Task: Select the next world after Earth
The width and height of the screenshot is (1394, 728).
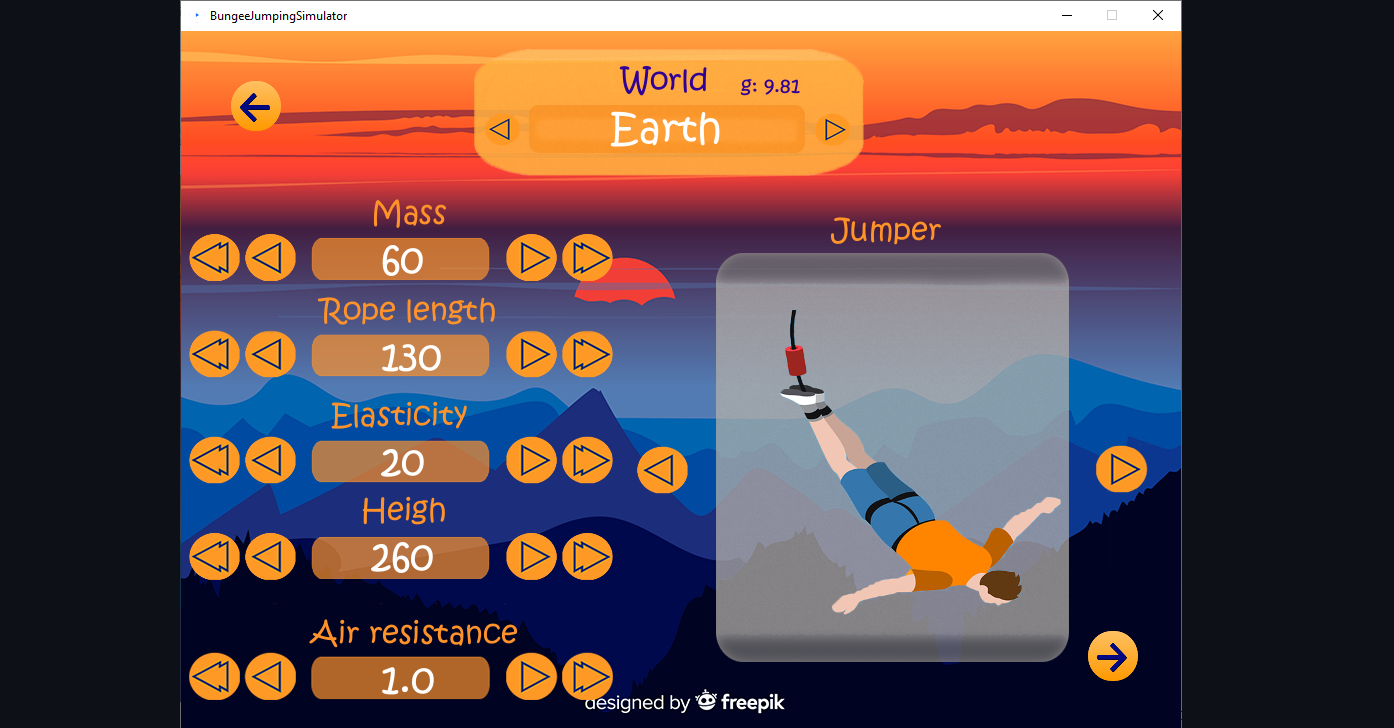Action: (833, 129)
